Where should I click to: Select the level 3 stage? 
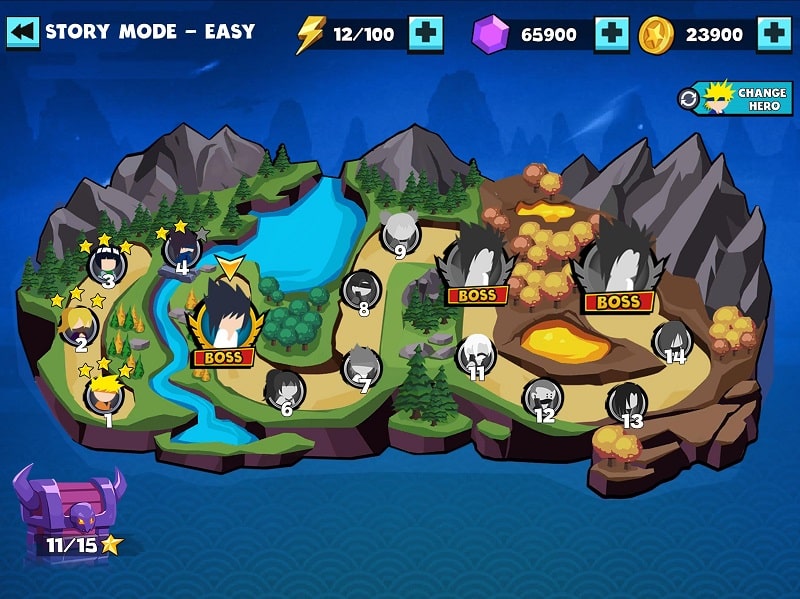(106, 264)
